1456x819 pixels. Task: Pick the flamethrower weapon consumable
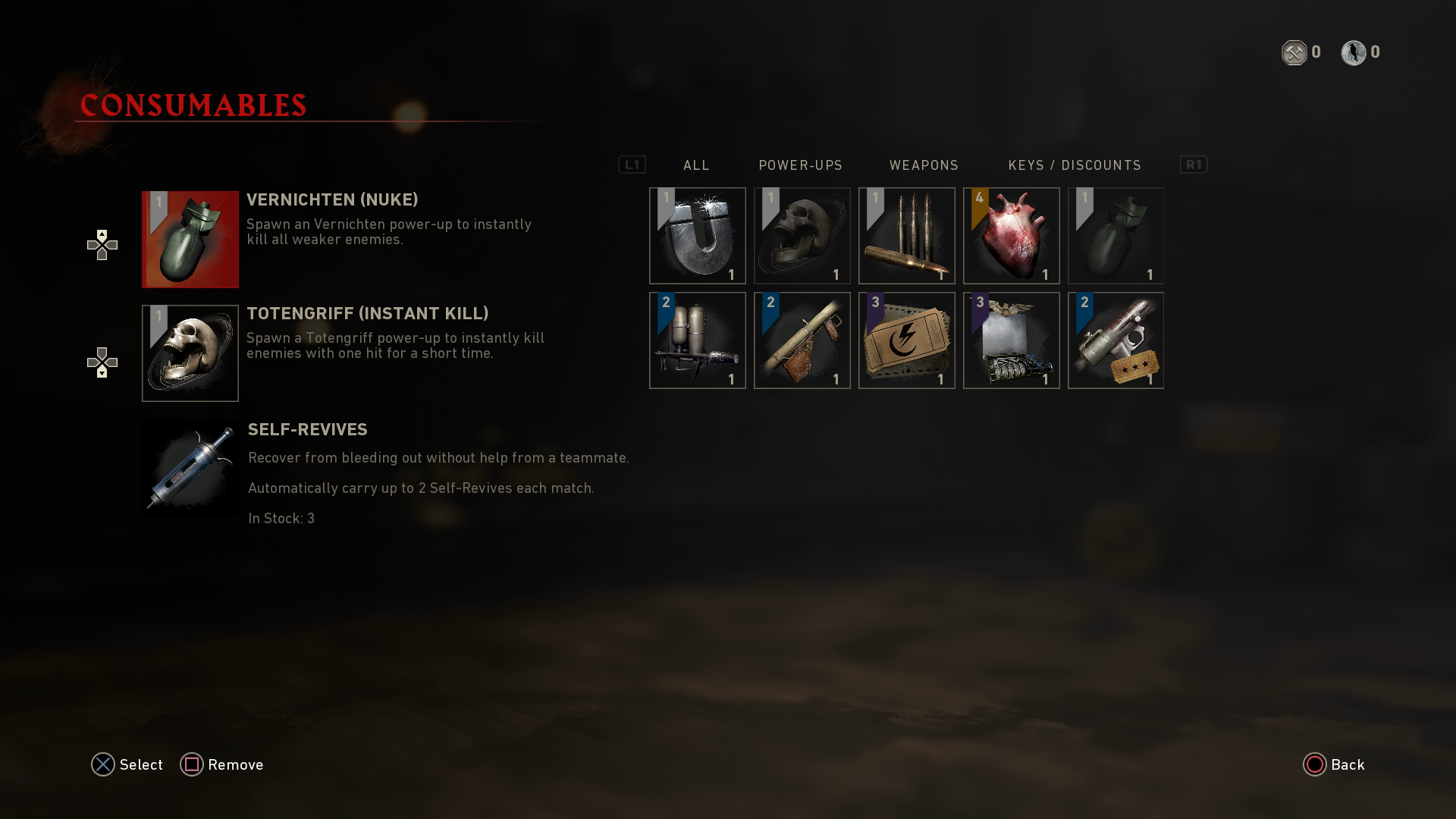tap(697, 340)
